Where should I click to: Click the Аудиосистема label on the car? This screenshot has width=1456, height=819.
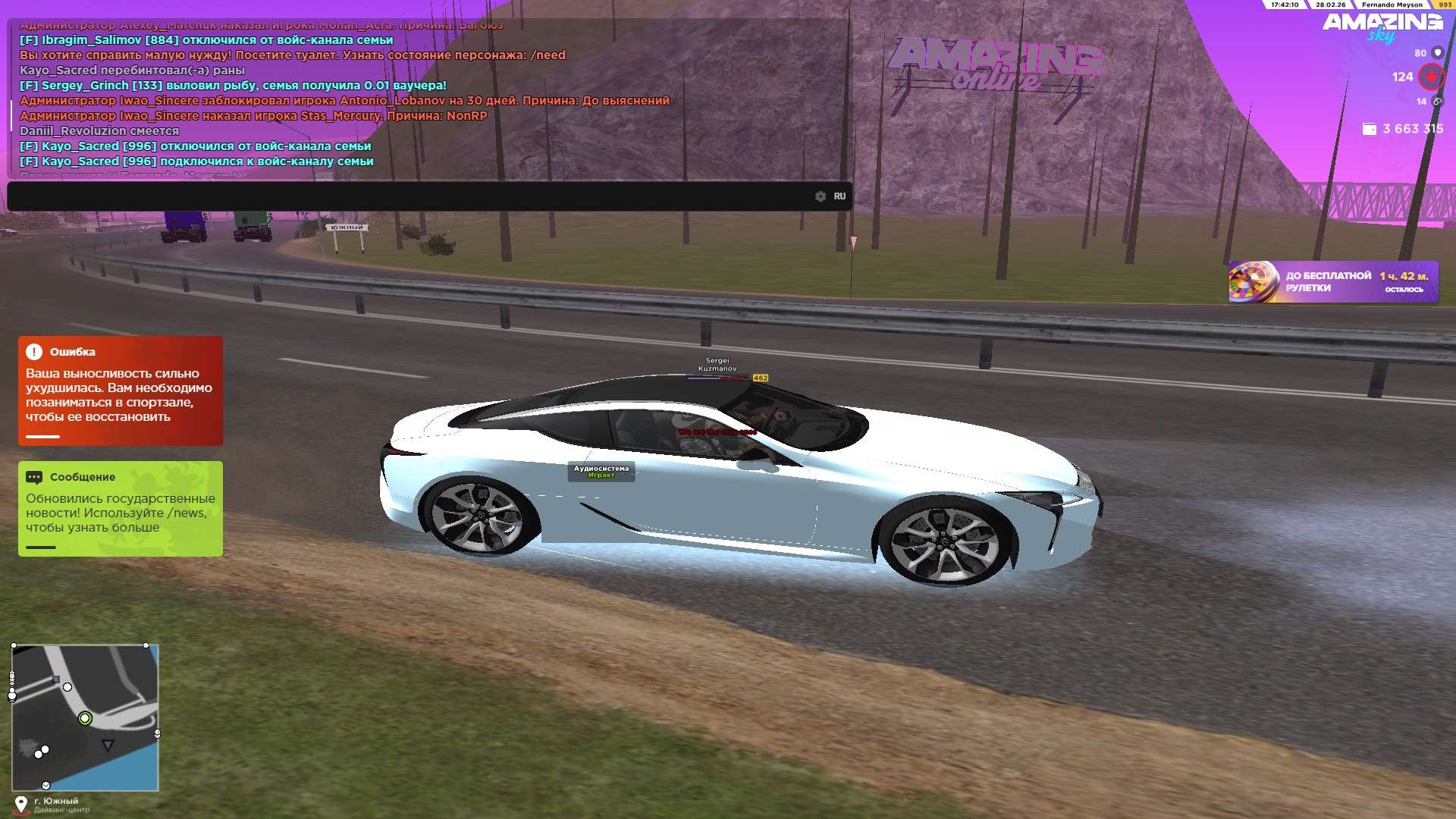click(x=601, y=472)
